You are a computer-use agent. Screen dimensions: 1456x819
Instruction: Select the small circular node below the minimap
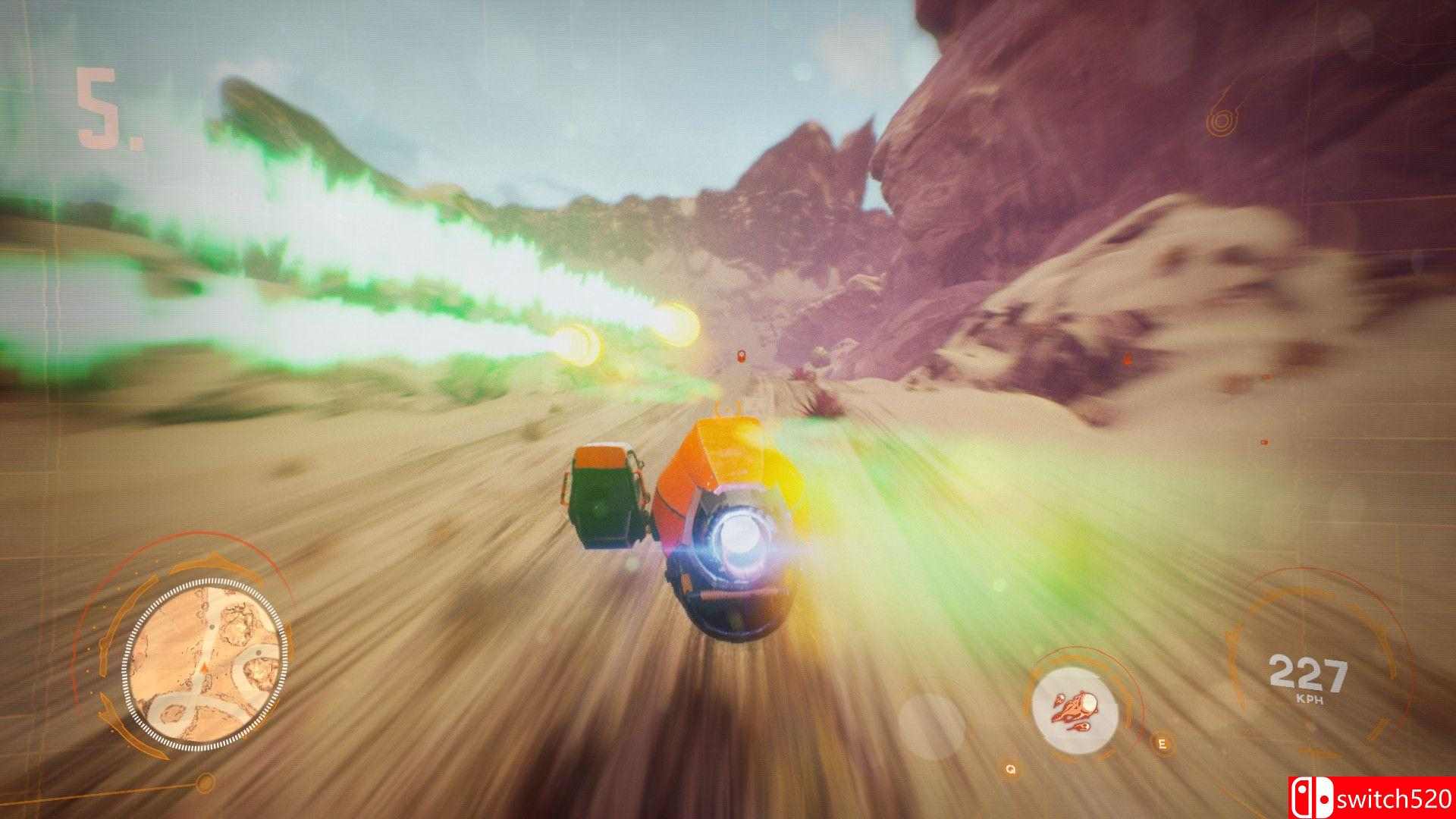click(x=204, y=782)
